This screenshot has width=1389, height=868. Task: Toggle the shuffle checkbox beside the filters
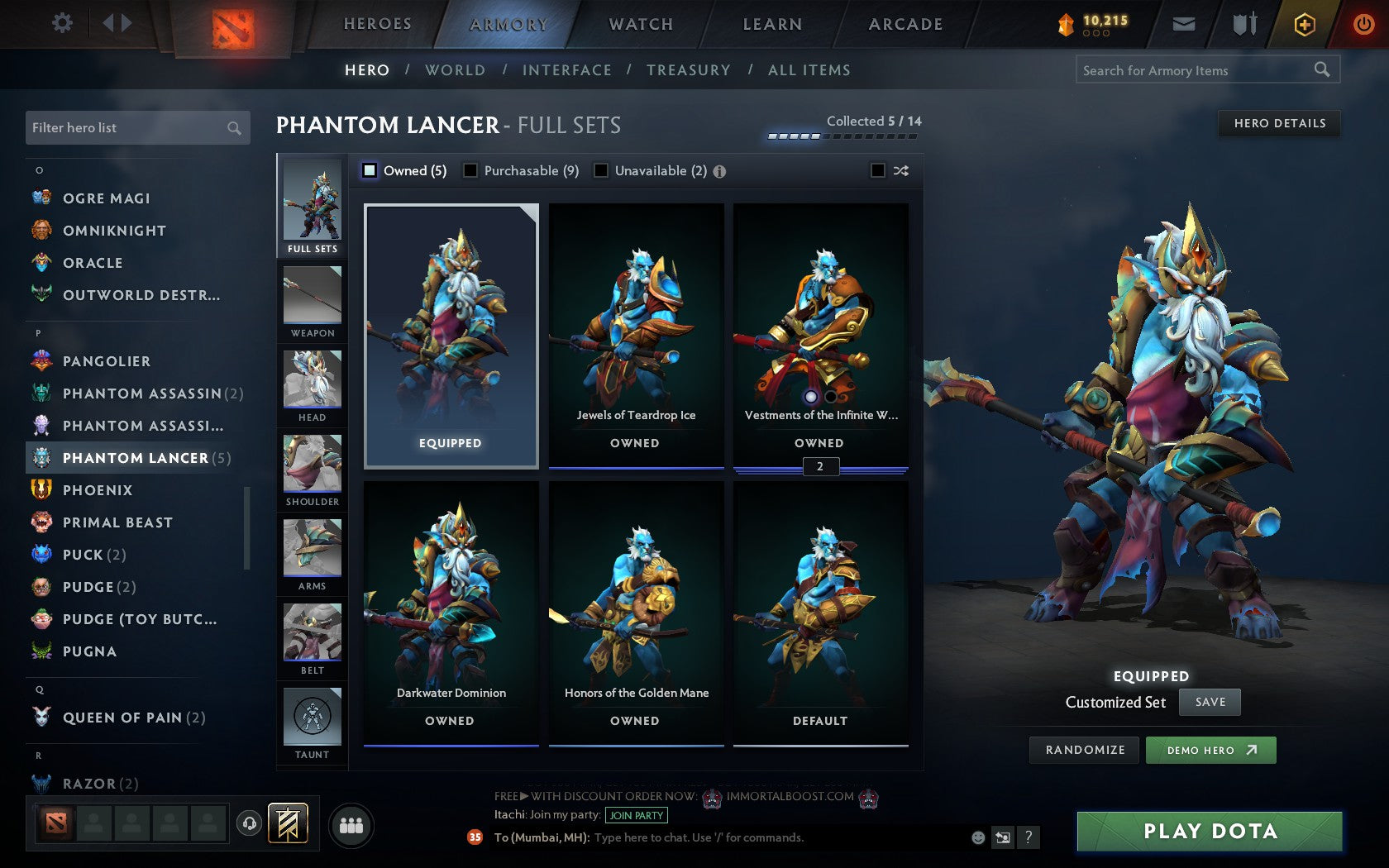click(x=880, y=170)
